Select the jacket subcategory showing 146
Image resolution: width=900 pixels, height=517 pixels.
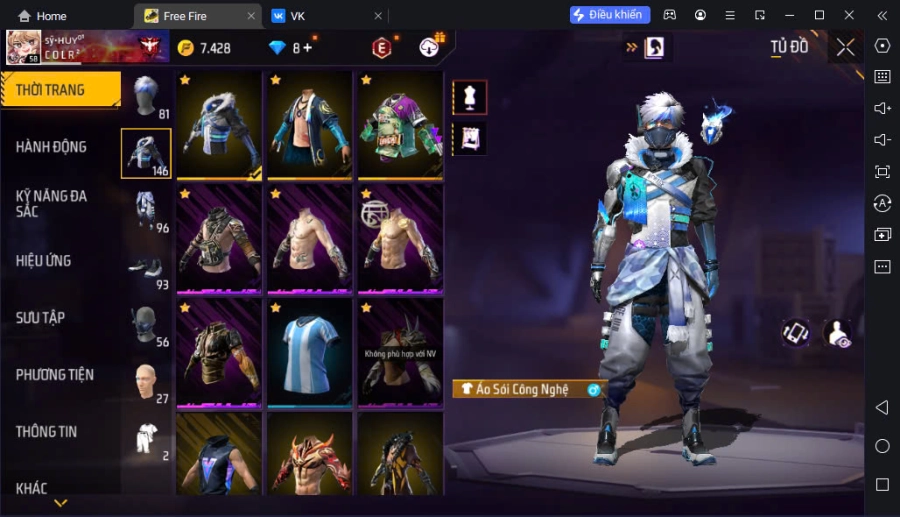(x=146, y=153)
